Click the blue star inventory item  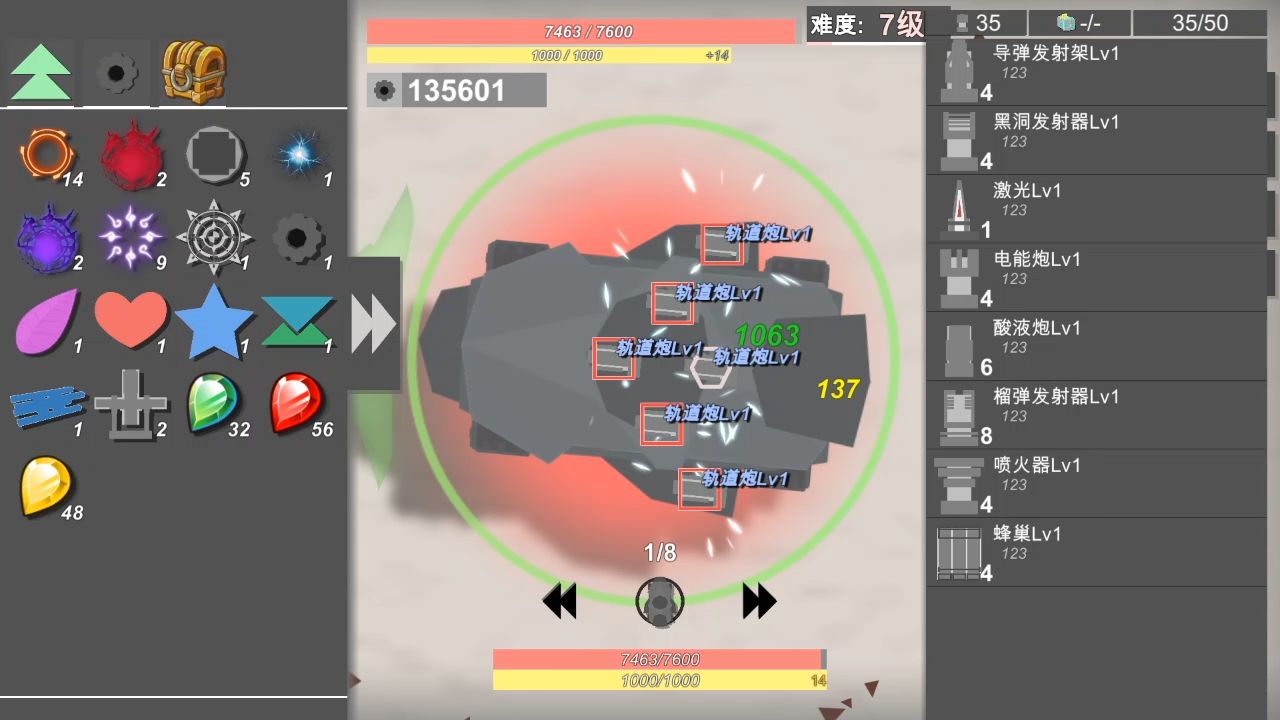[215, 318]
